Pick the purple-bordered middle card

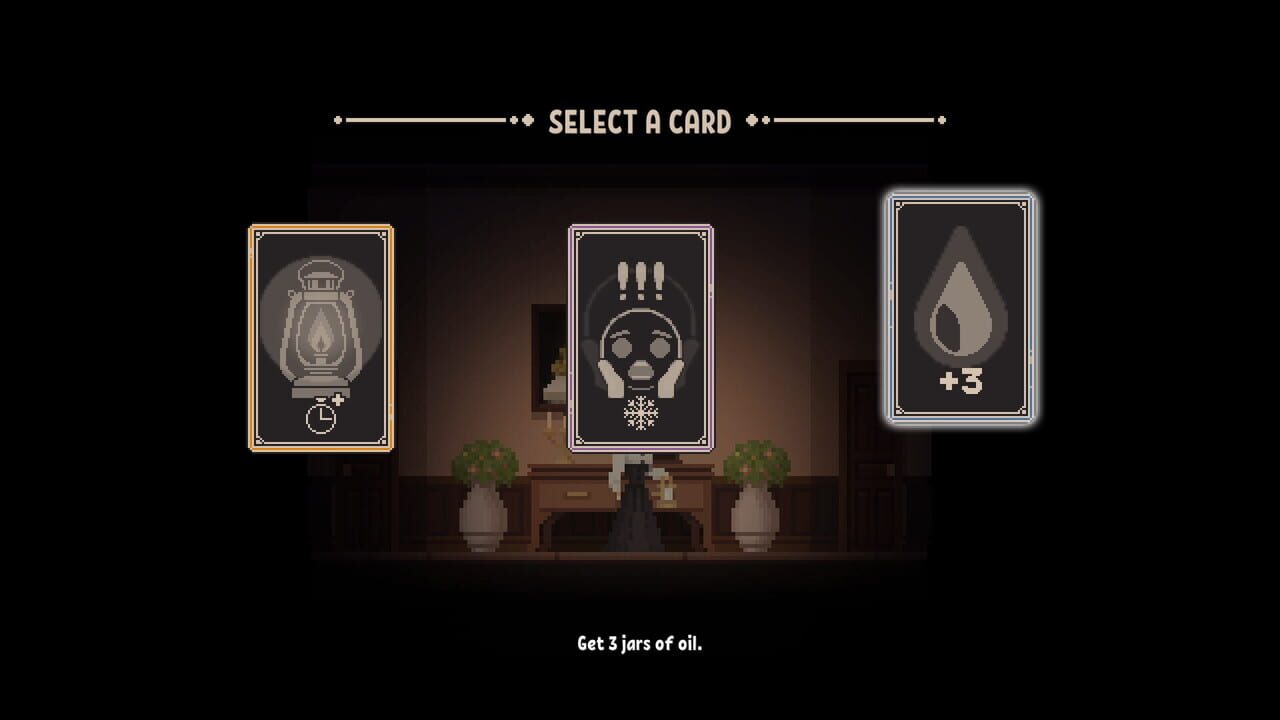643,338
